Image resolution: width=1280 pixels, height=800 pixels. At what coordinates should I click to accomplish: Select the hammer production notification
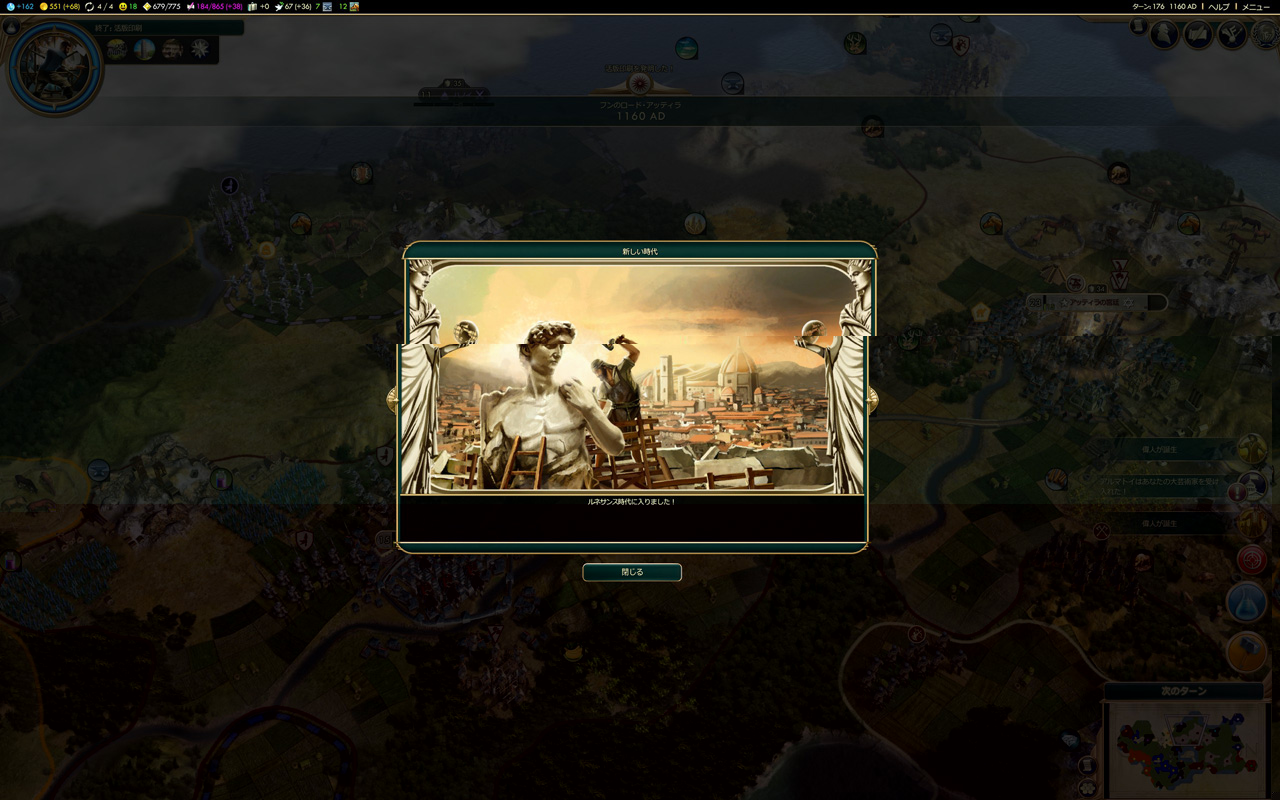click(1246, 651)
